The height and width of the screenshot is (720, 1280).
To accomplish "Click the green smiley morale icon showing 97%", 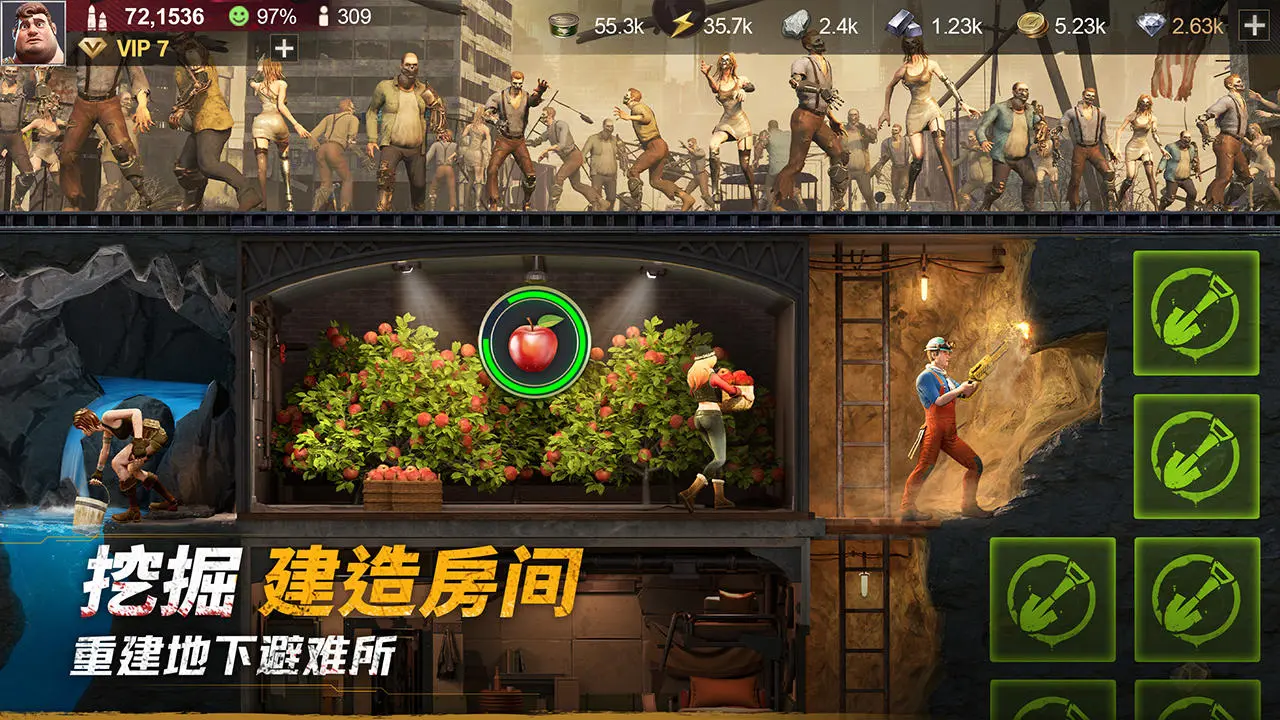I will tap(238, 16).
